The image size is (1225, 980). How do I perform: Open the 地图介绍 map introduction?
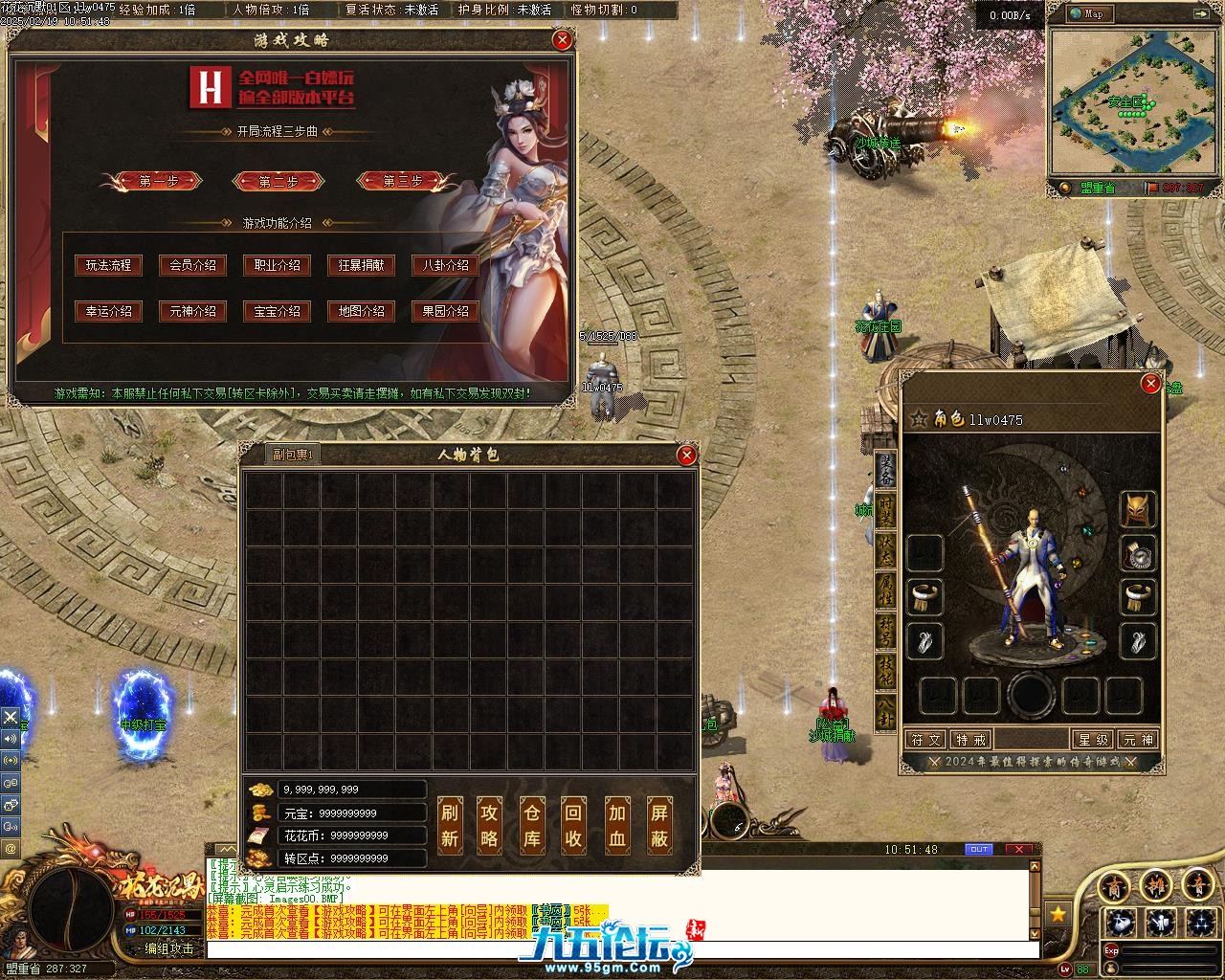(x=361, y=311)
